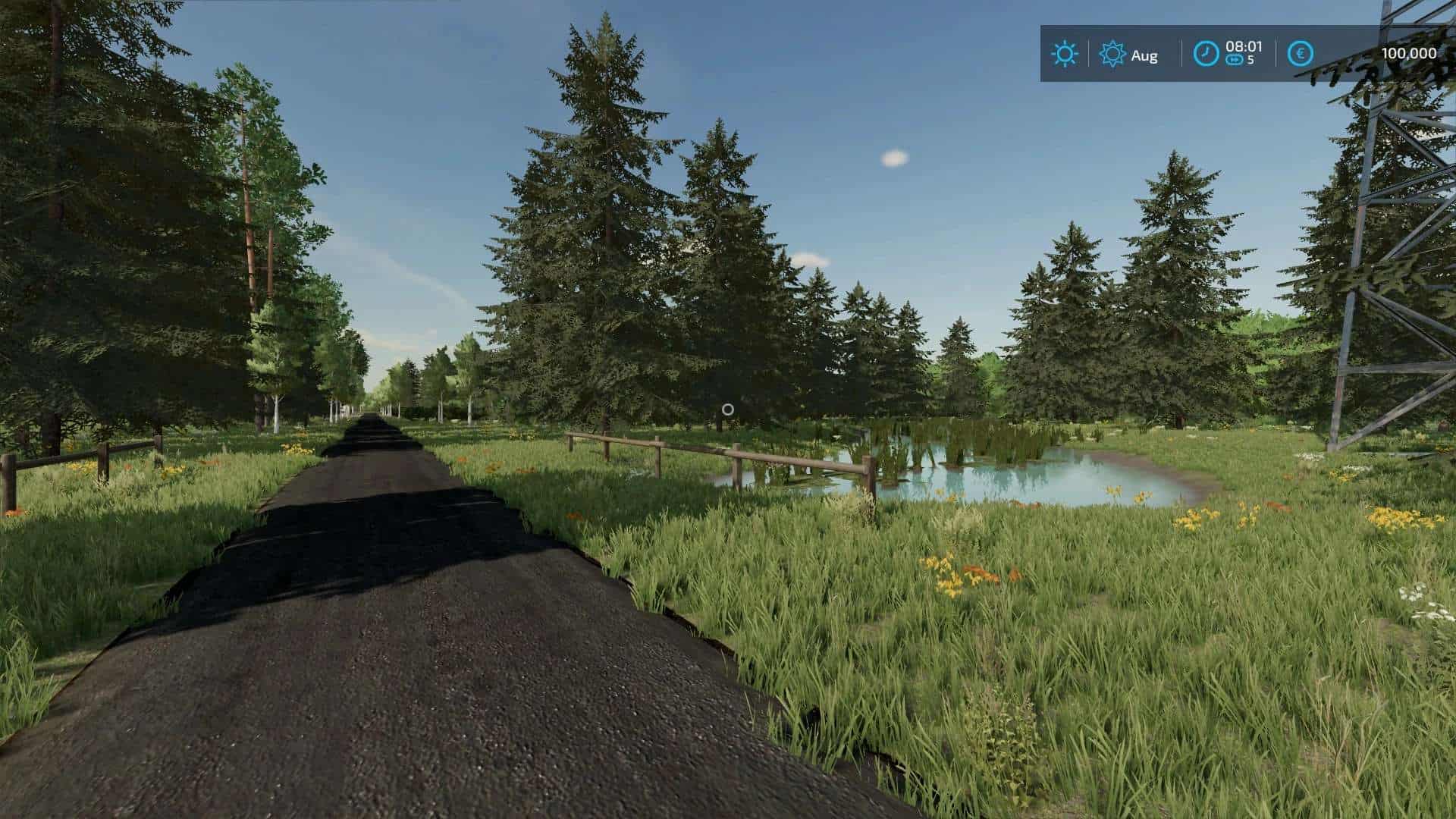The width and height of the screenshot is (1456, 819).
Task: Click the weather forecast sun icon
Action: (x=1111, y=54)
